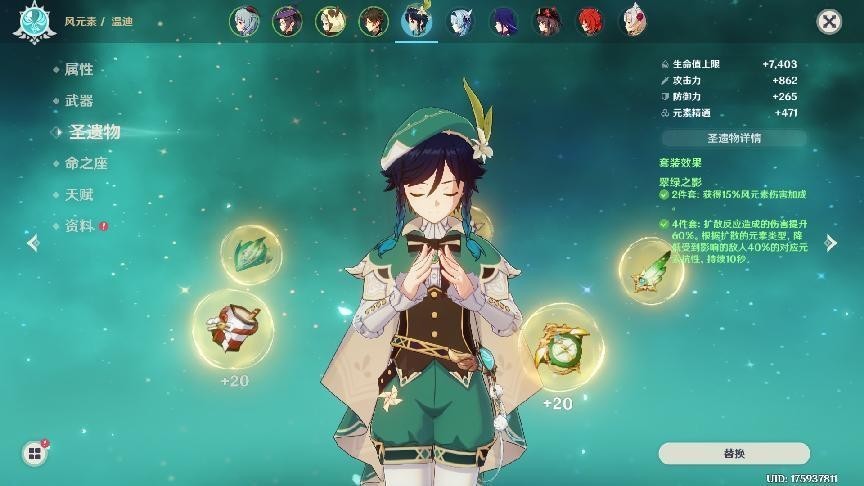This screenshot has height=486, width=864.
Task: Open the 资料 profile section
Action: pos(79,226)
